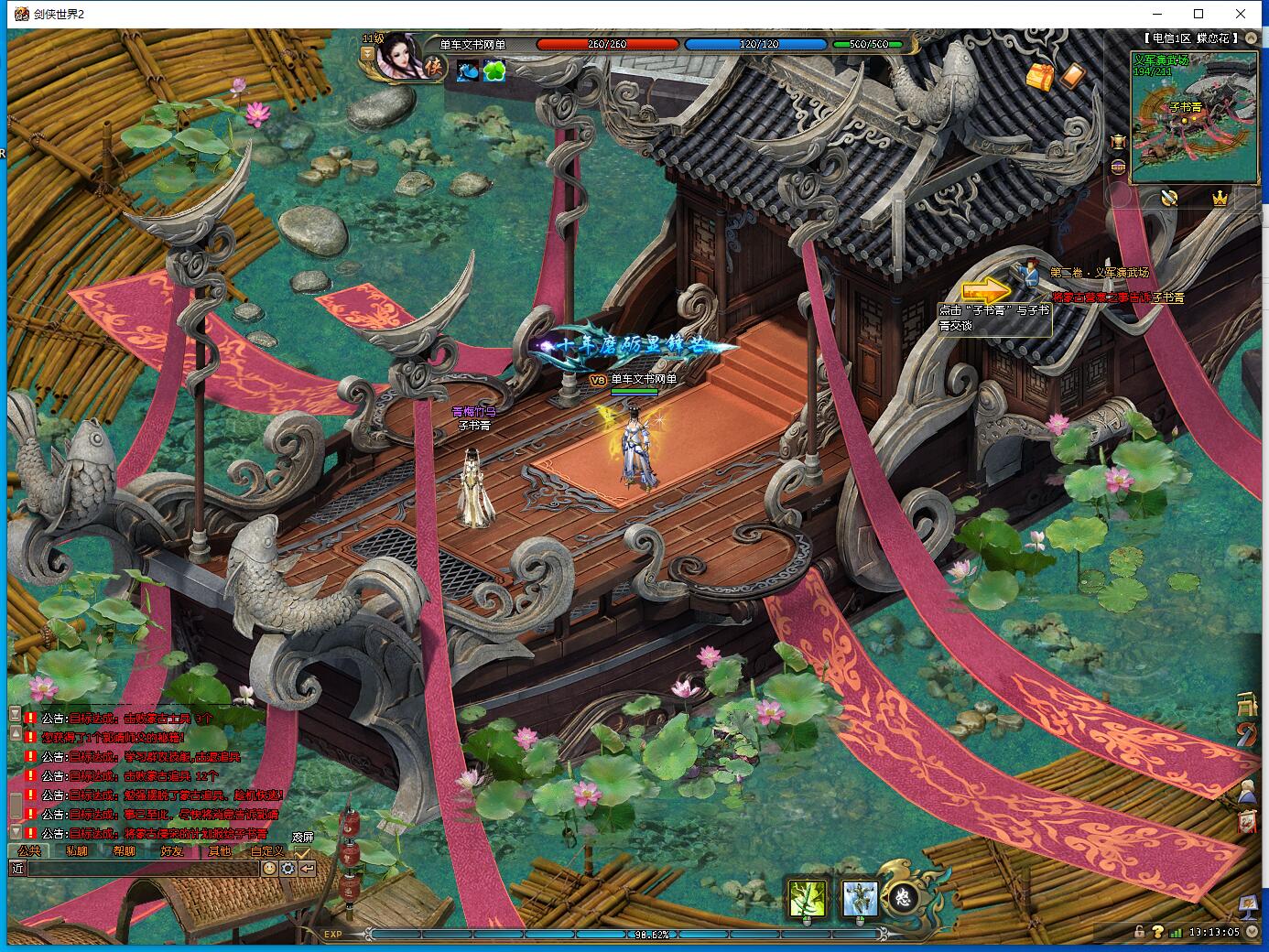Switch to the 好友 chat tab

click(x=172, y=850)
